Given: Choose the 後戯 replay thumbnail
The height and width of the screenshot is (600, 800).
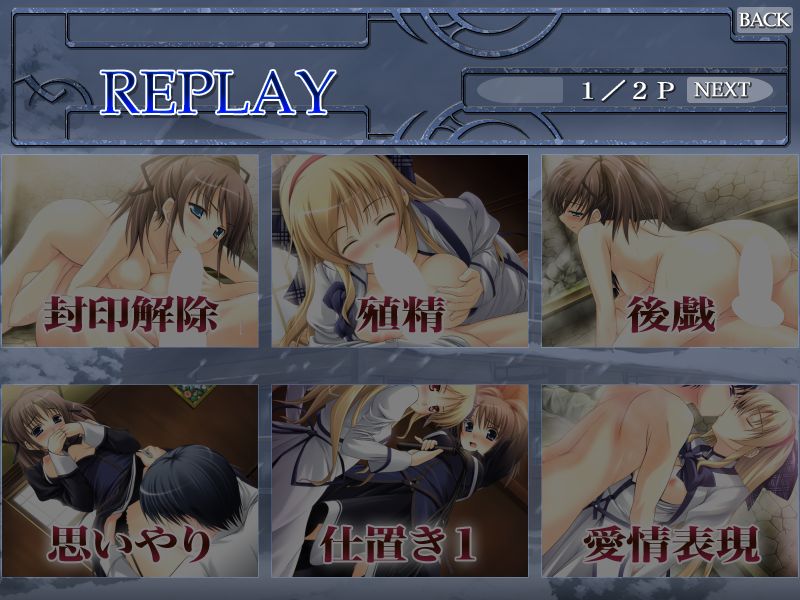Looking at the screenshot, I should [670, 251].
